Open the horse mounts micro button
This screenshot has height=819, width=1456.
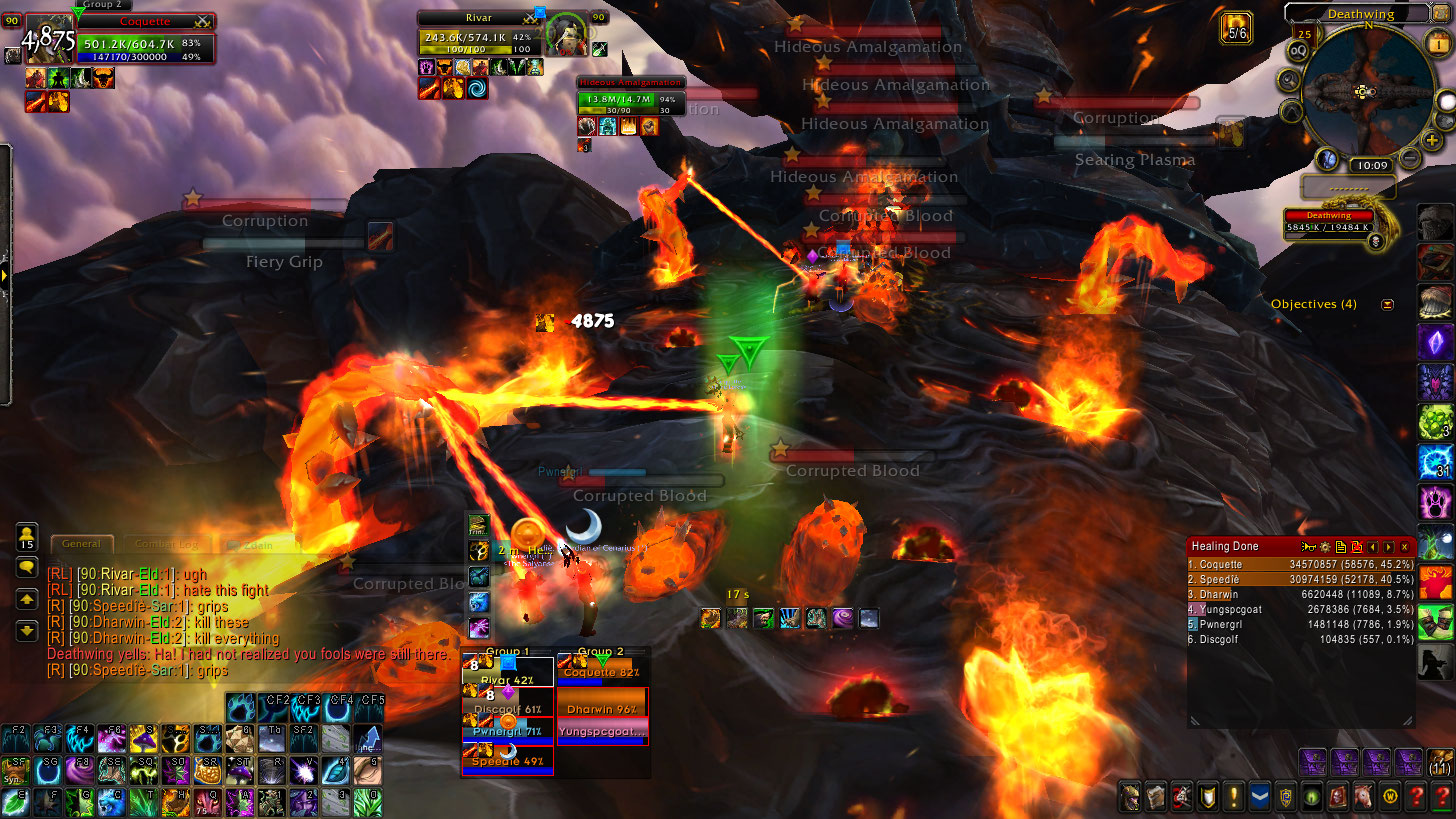click(x=1363, y=797)
